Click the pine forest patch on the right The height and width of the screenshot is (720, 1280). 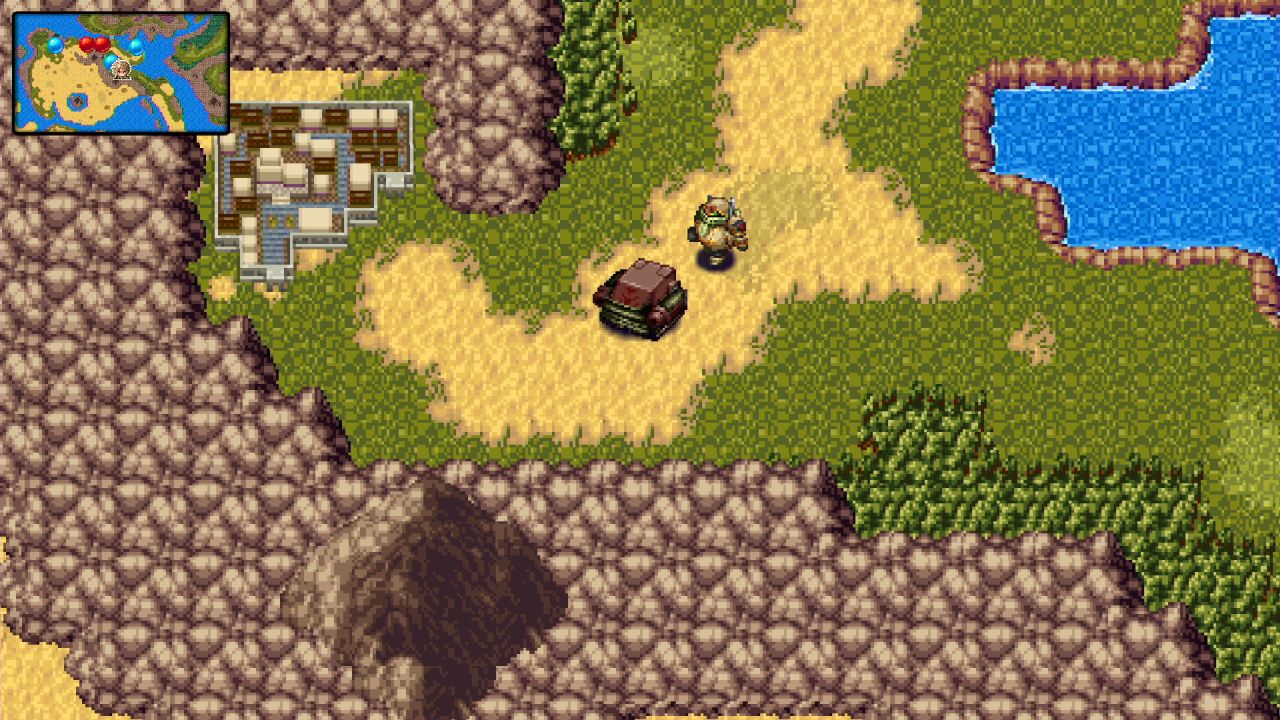[960, 480]
